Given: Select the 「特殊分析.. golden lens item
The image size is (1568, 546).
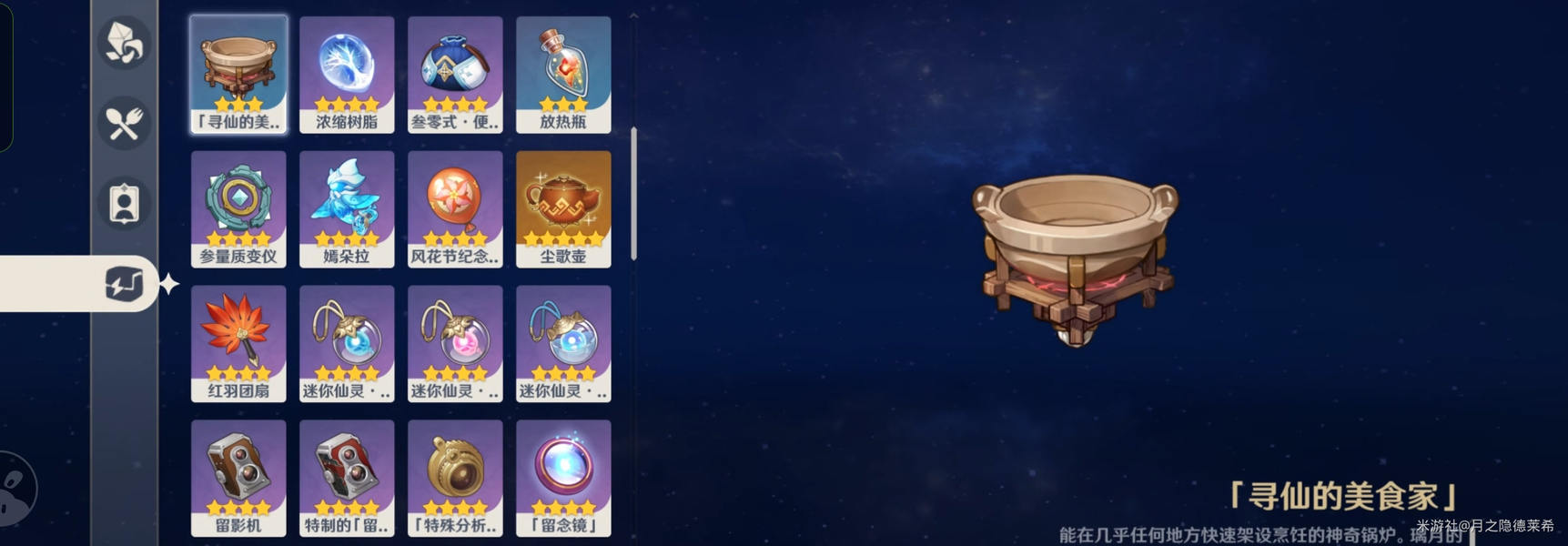Looking at the screenshot, I should click(x=455, y=479).
